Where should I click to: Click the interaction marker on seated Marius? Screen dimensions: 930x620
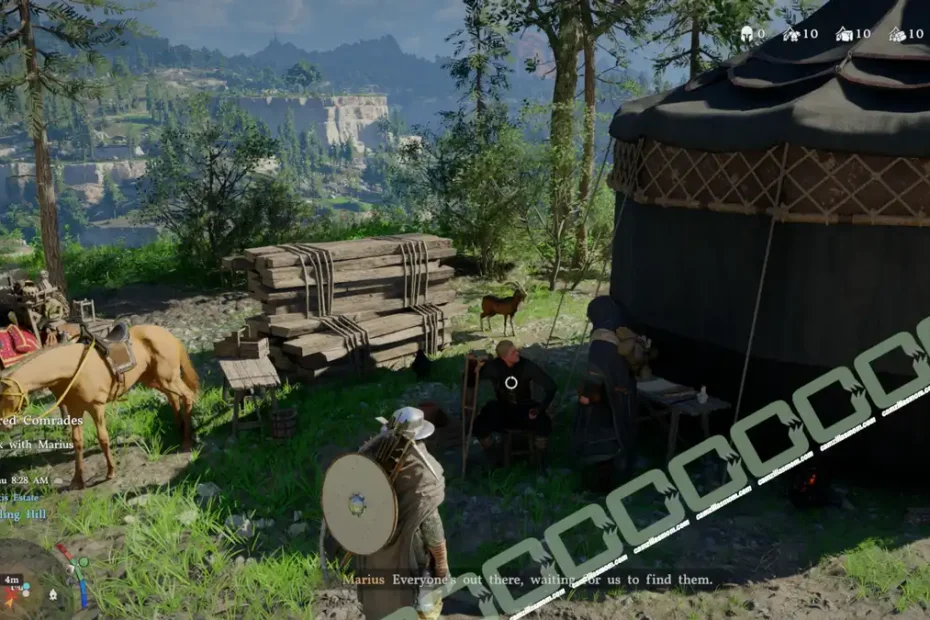511,382
